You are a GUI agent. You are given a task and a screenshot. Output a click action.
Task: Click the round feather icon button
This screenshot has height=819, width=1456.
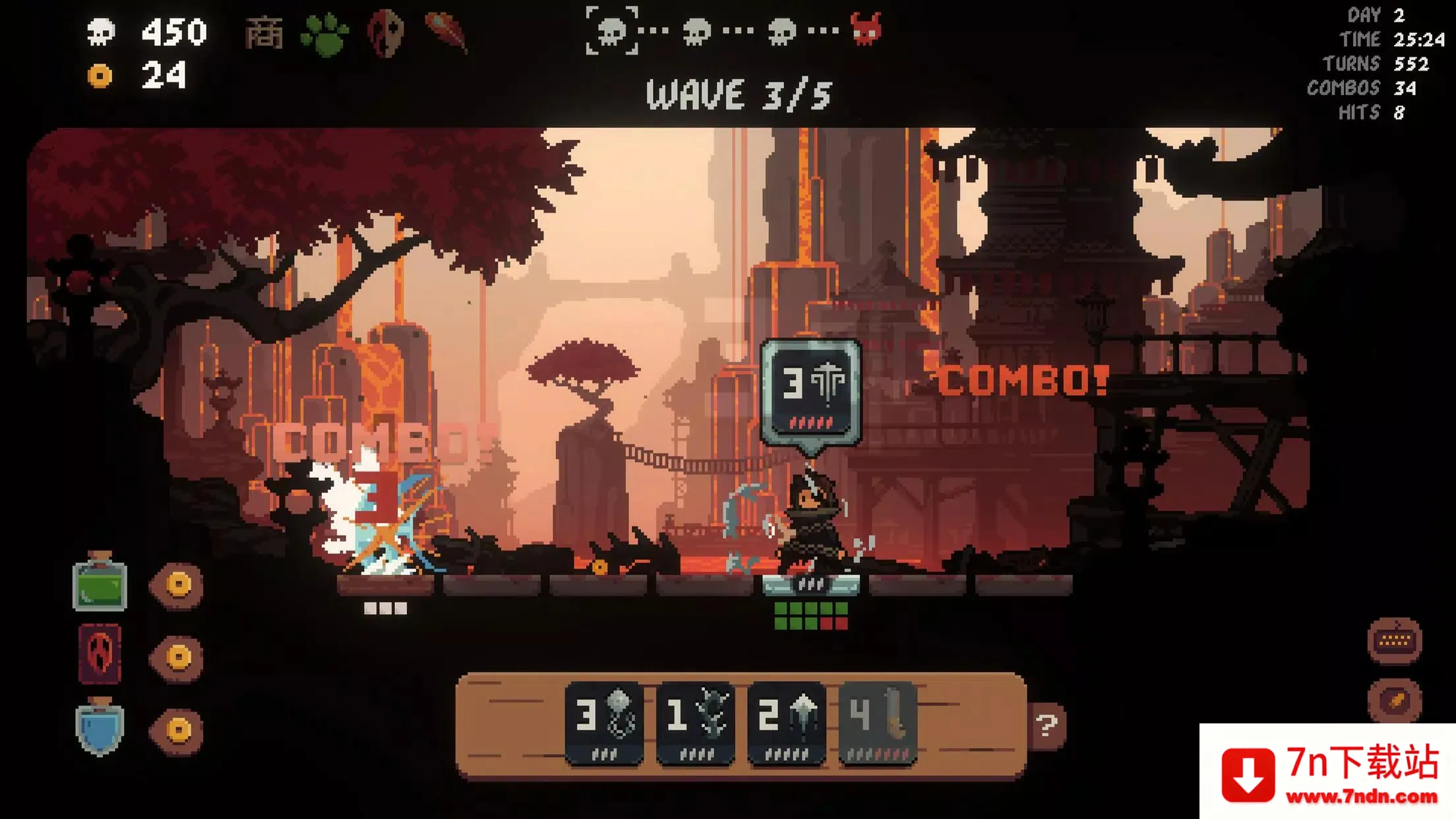[x=1395, y=700]
